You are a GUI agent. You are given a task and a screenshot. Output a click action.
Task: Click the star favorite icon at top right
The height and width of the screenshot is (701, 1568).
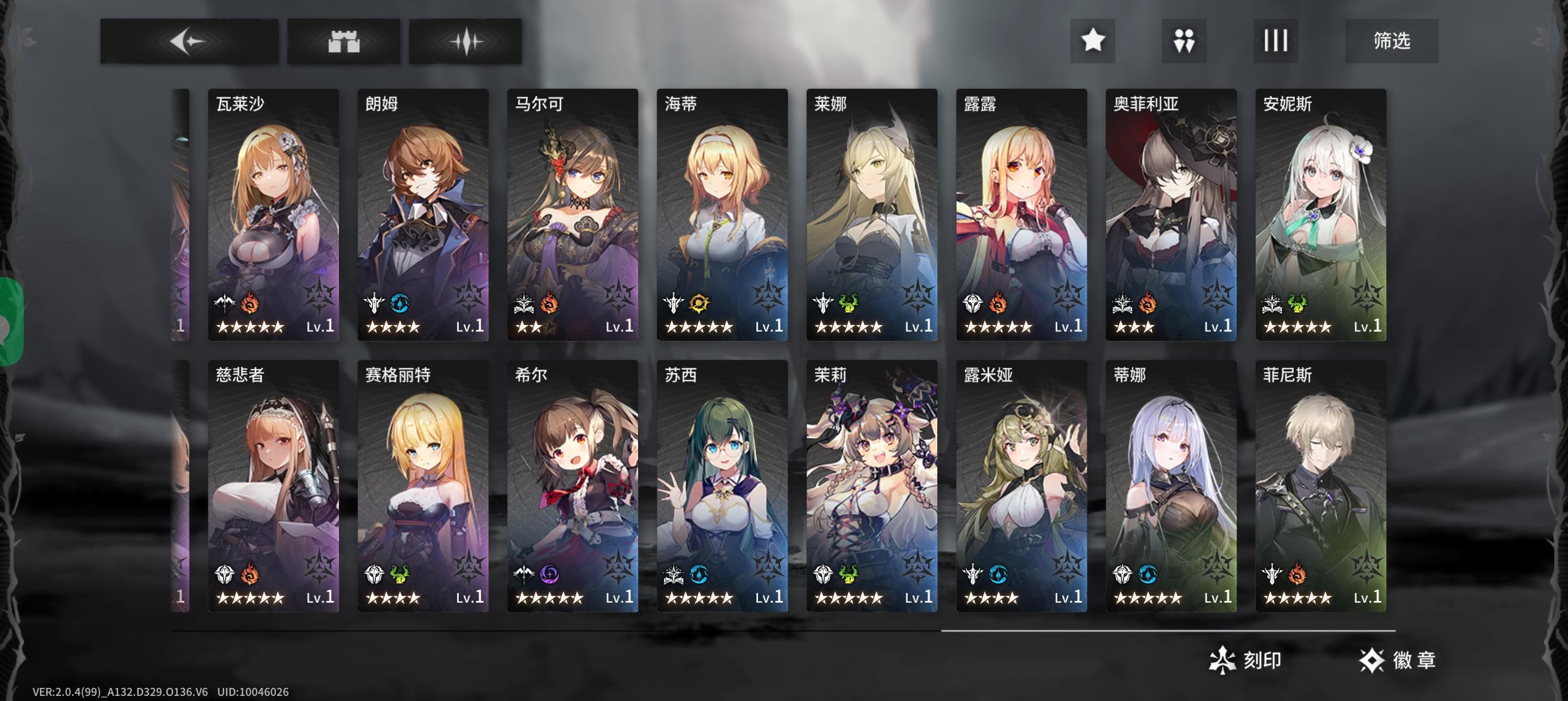tap(1093, 41)
